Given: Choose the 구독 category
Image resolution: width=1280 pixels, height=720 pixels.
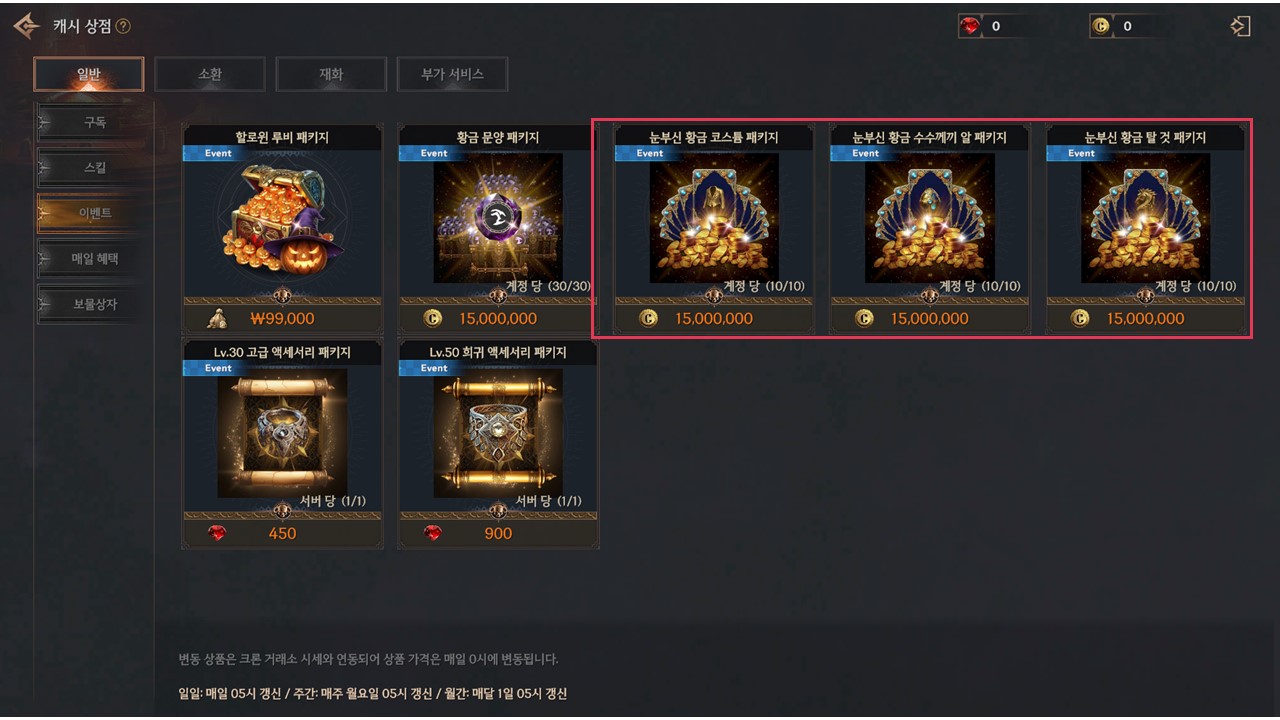Looking at the screenshot, I should click(95, 123).
